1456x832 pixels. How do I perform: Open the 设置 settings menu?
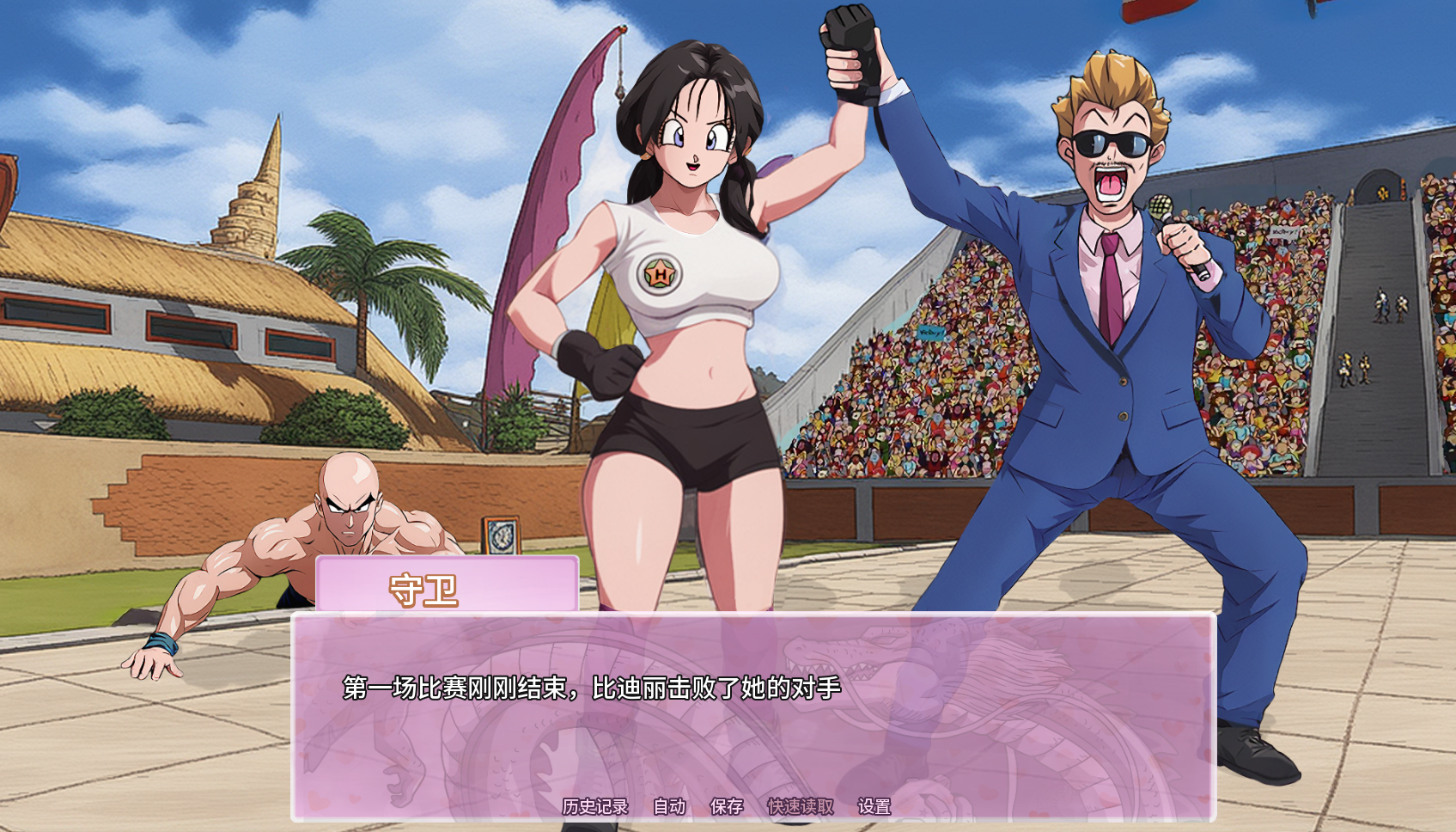(874, 806)
